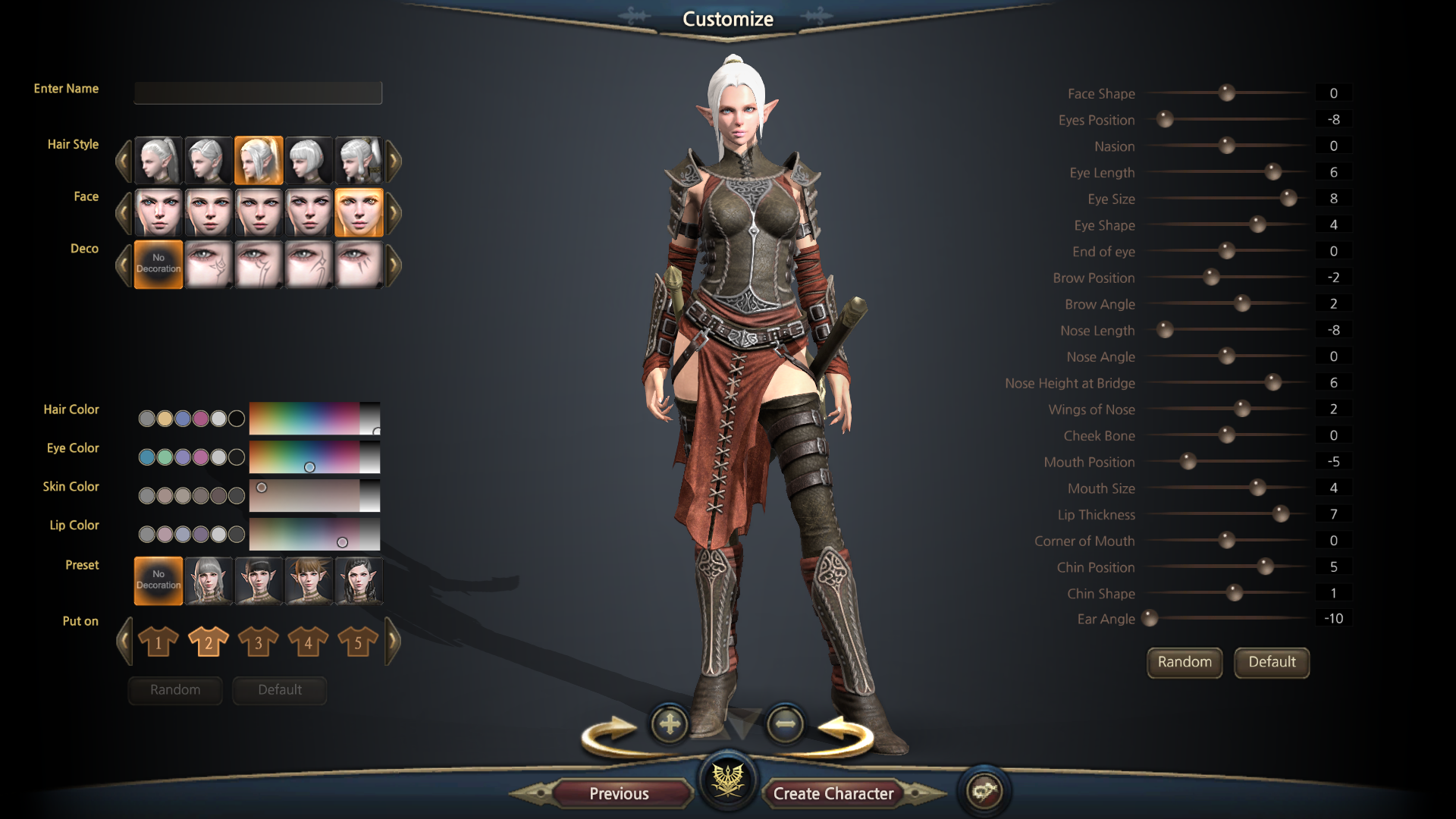Click the Lip Color gradient picker

point(314,535)
